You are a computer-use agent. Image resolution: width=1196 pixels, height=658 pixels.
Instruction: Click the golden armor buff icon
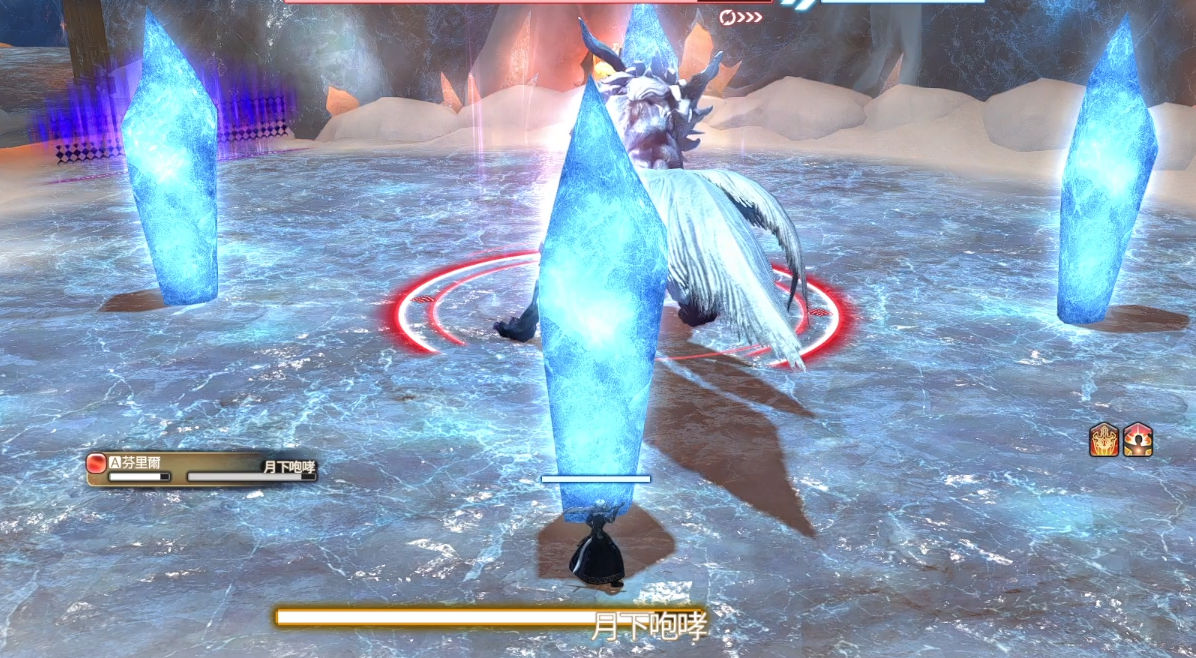tap(1104, 441)
